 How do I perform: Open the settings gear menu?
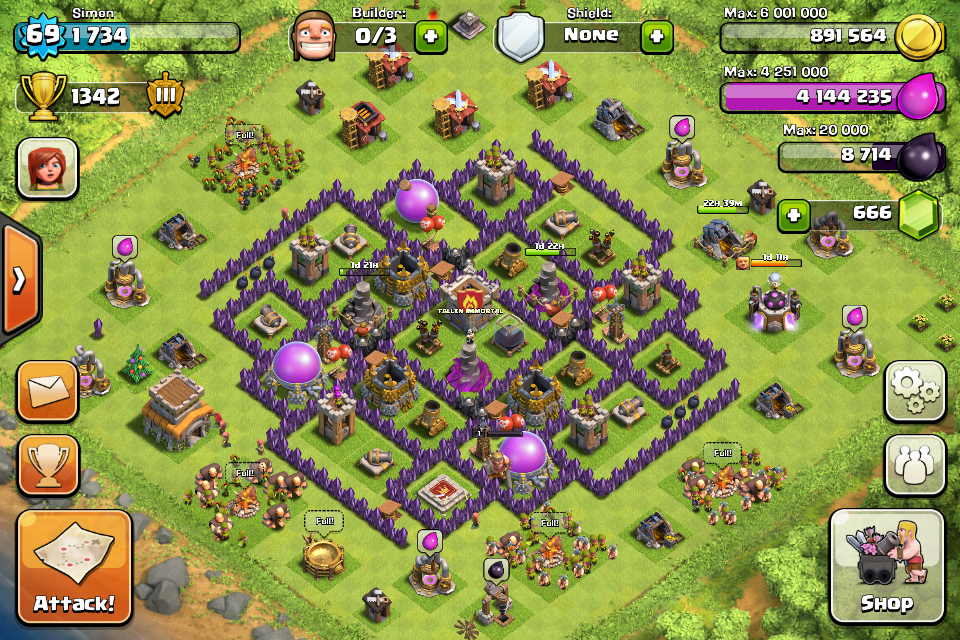pyautogui.click(x=915, y=391)
